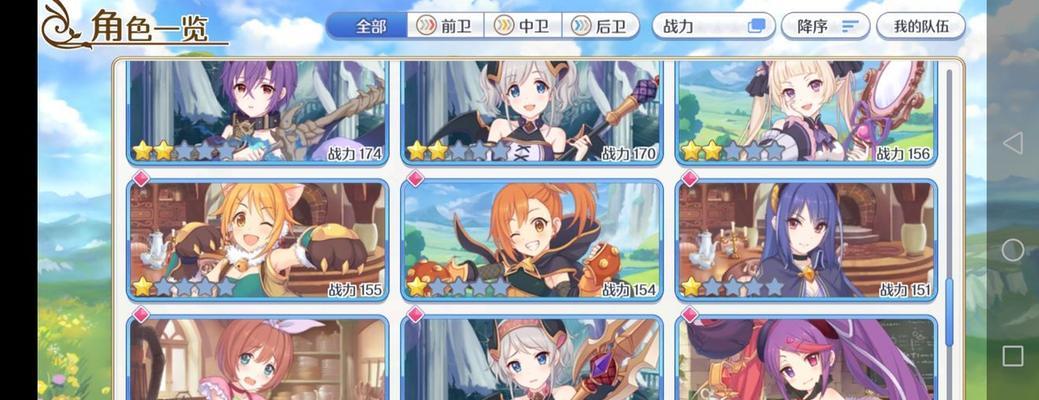This screenshot has height=400, width=1039.
Task: Tap the Android home circle button
Action: pyautogui.click(x=1012, y=250)
